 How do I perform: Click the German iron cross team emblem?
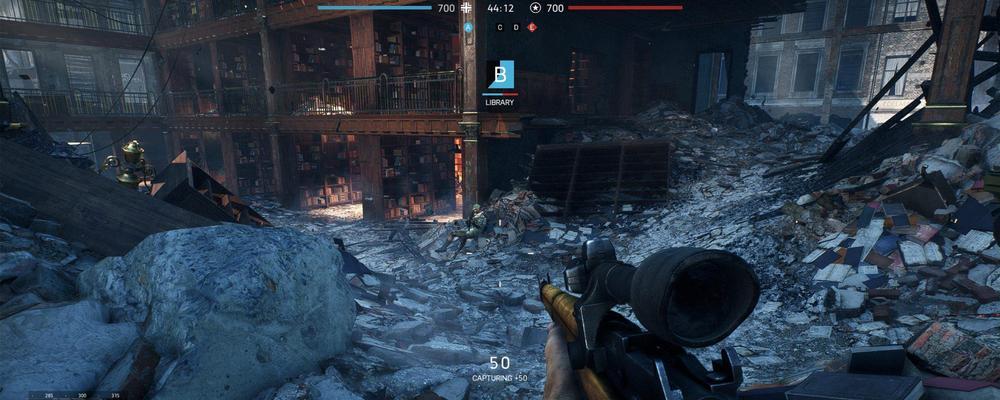click(x=467, y=8)
